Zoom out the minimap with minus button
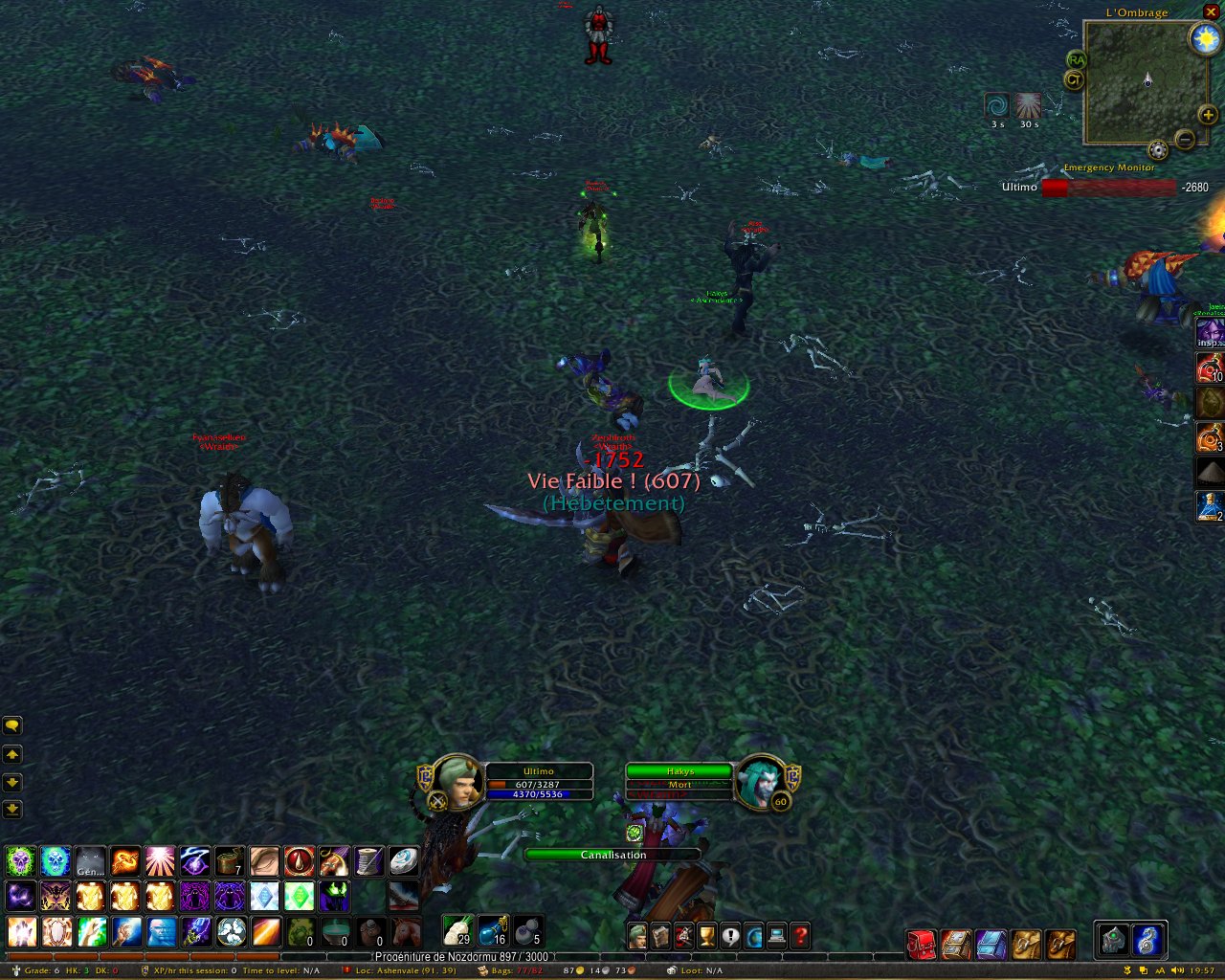The width and height of the screenshot is (1225, 980). click(x=1185, y=140)
